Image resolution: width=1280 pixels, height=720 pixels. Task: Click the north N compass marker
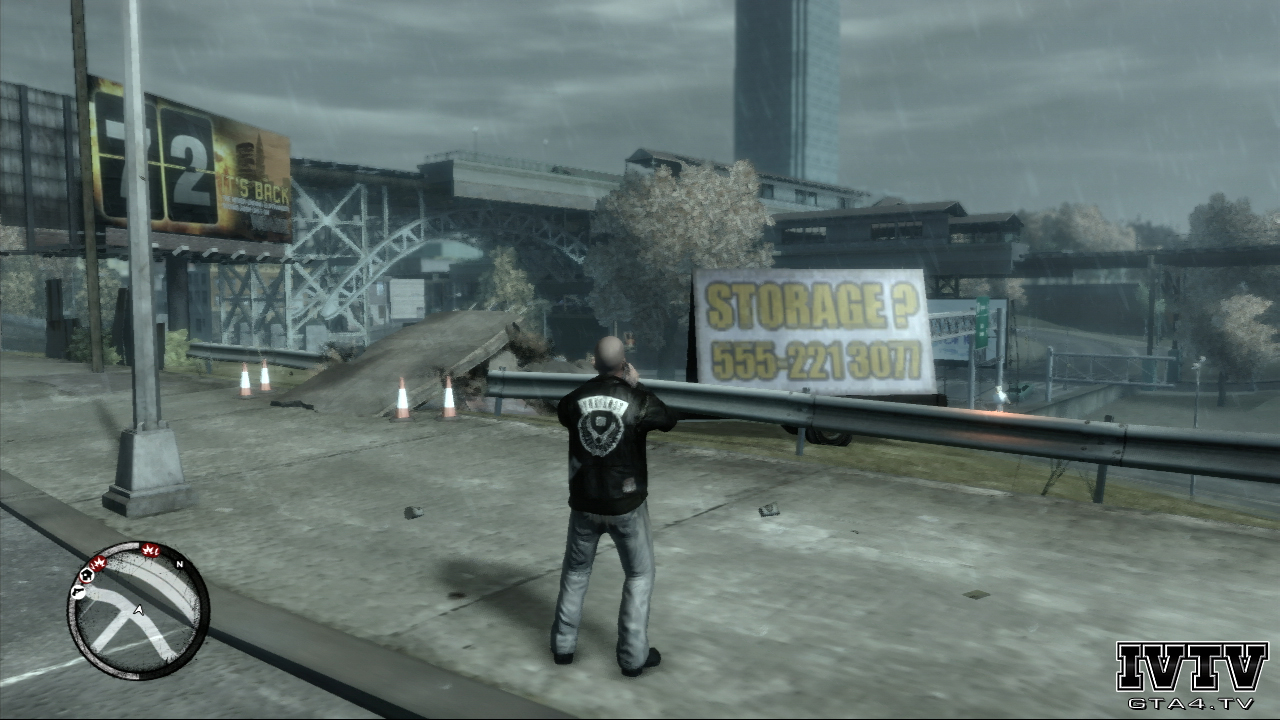pyautogui.click(x=179, y=565)
